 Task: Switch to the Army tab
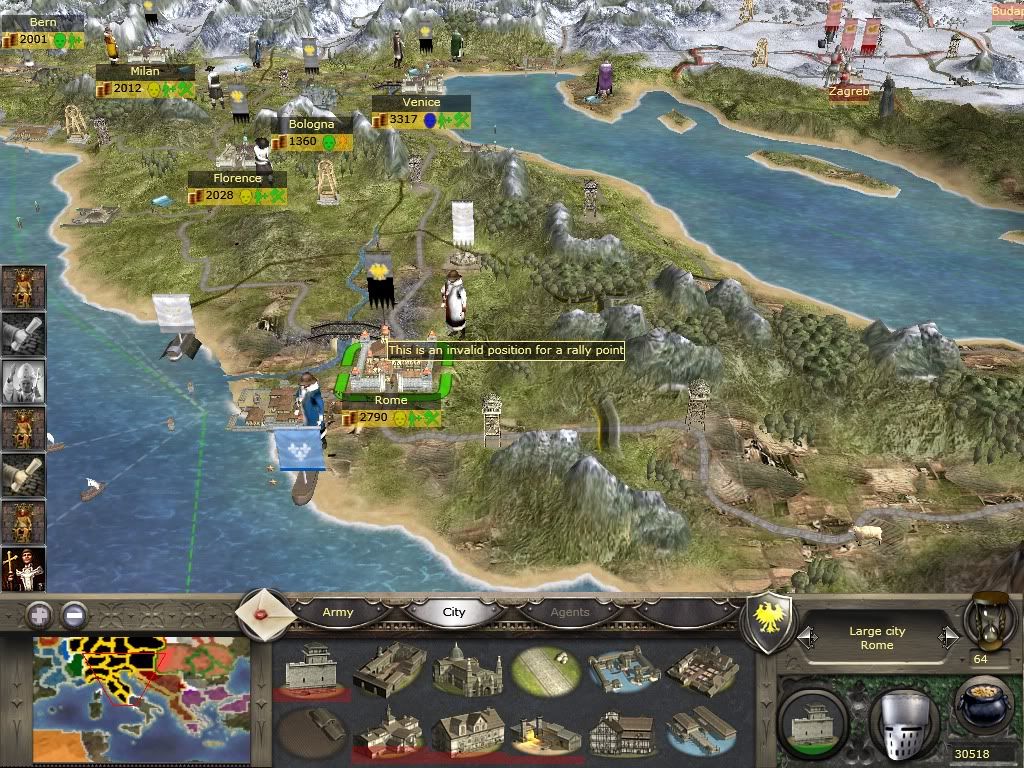[338, 612]
